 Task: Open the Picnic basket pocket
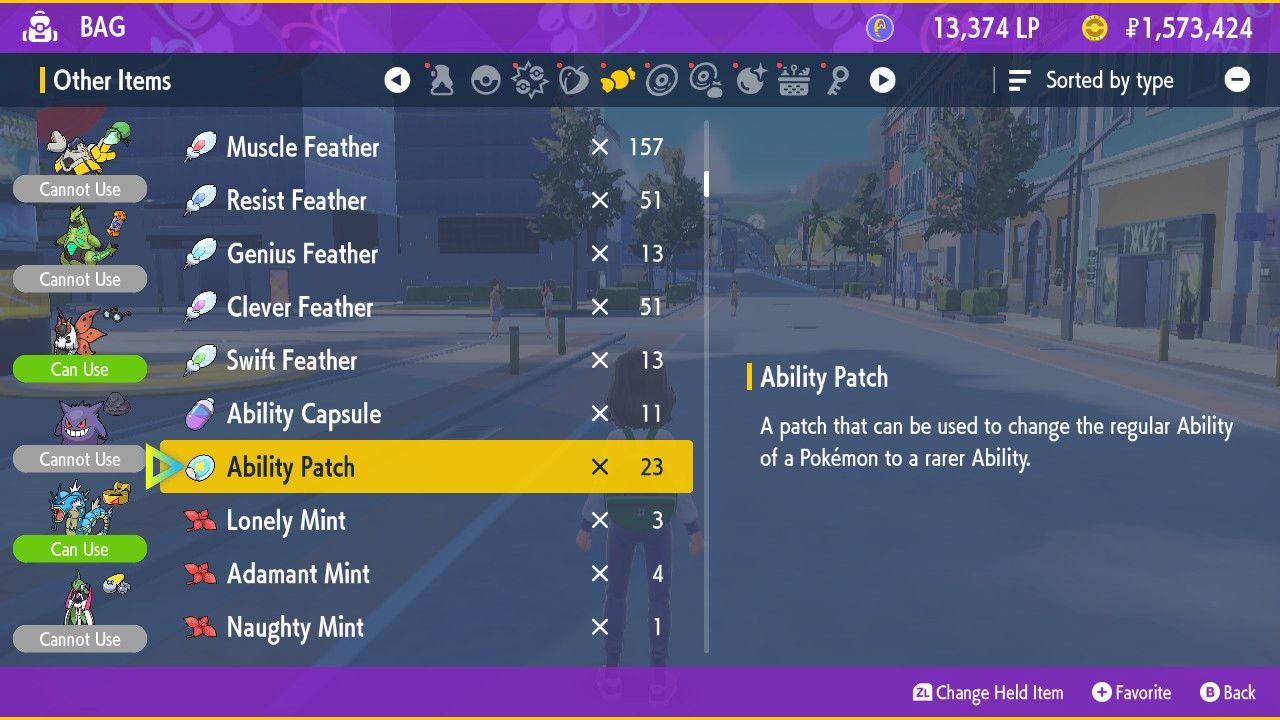(x=795, y=80)
